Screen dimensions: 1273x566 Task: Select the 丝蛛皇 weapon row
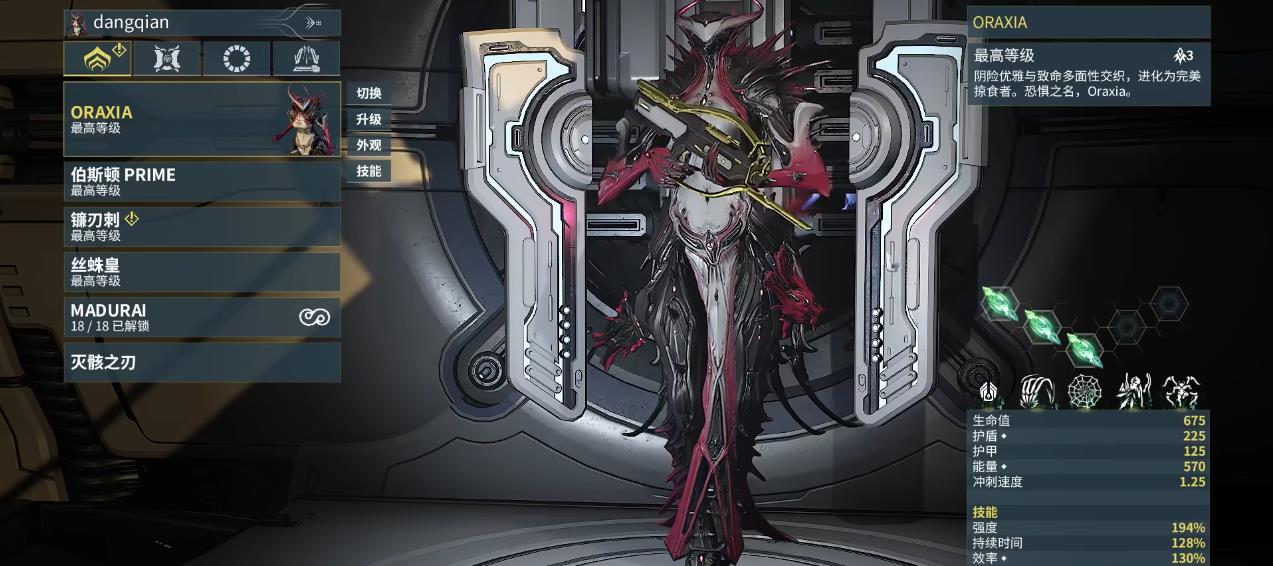click(200, 272)
